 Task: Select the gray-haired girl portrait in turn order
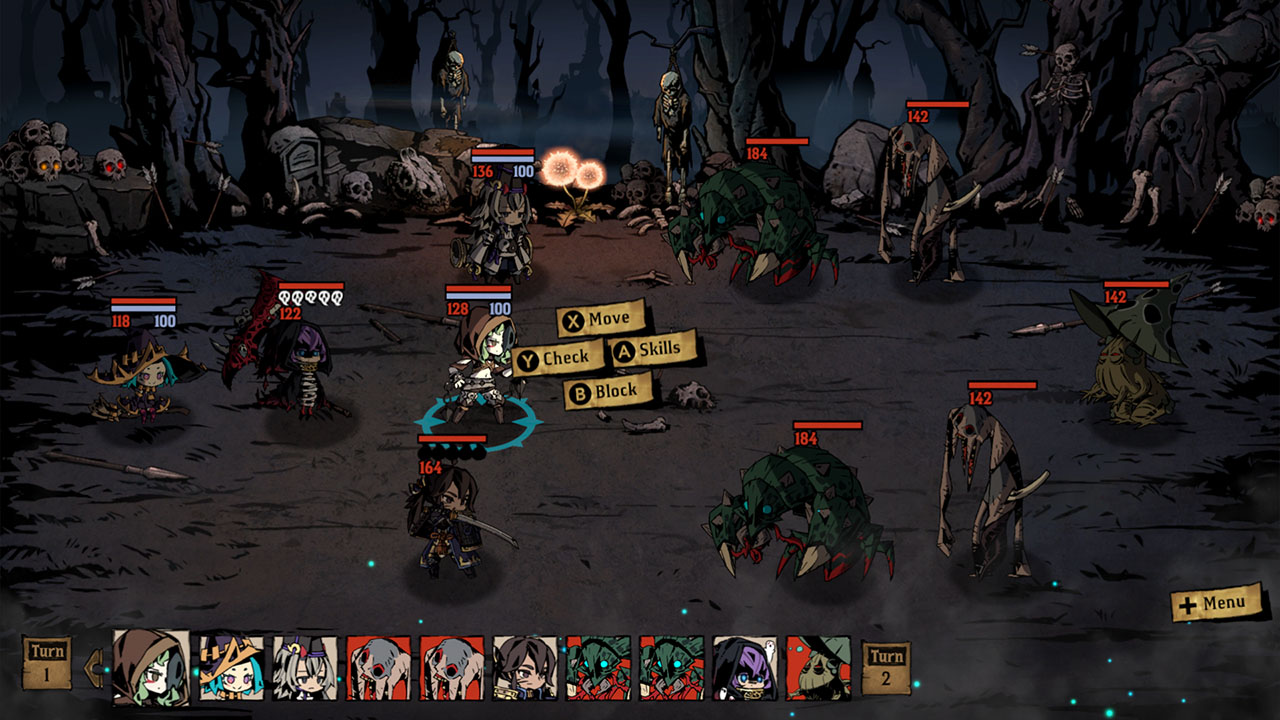pos(307,670)
